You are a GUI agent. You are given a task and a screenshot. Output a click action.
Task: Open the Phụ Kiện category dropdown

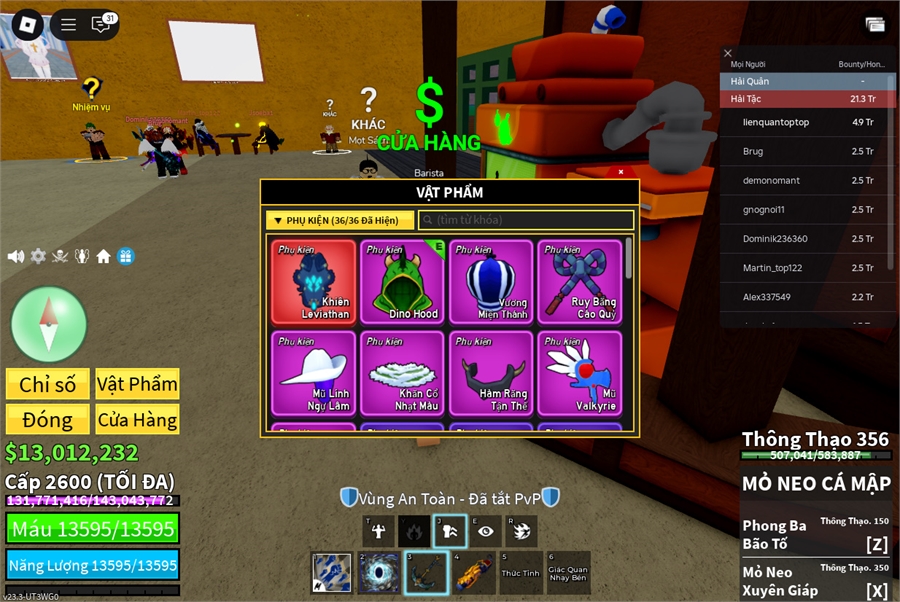tap(340, 220)
